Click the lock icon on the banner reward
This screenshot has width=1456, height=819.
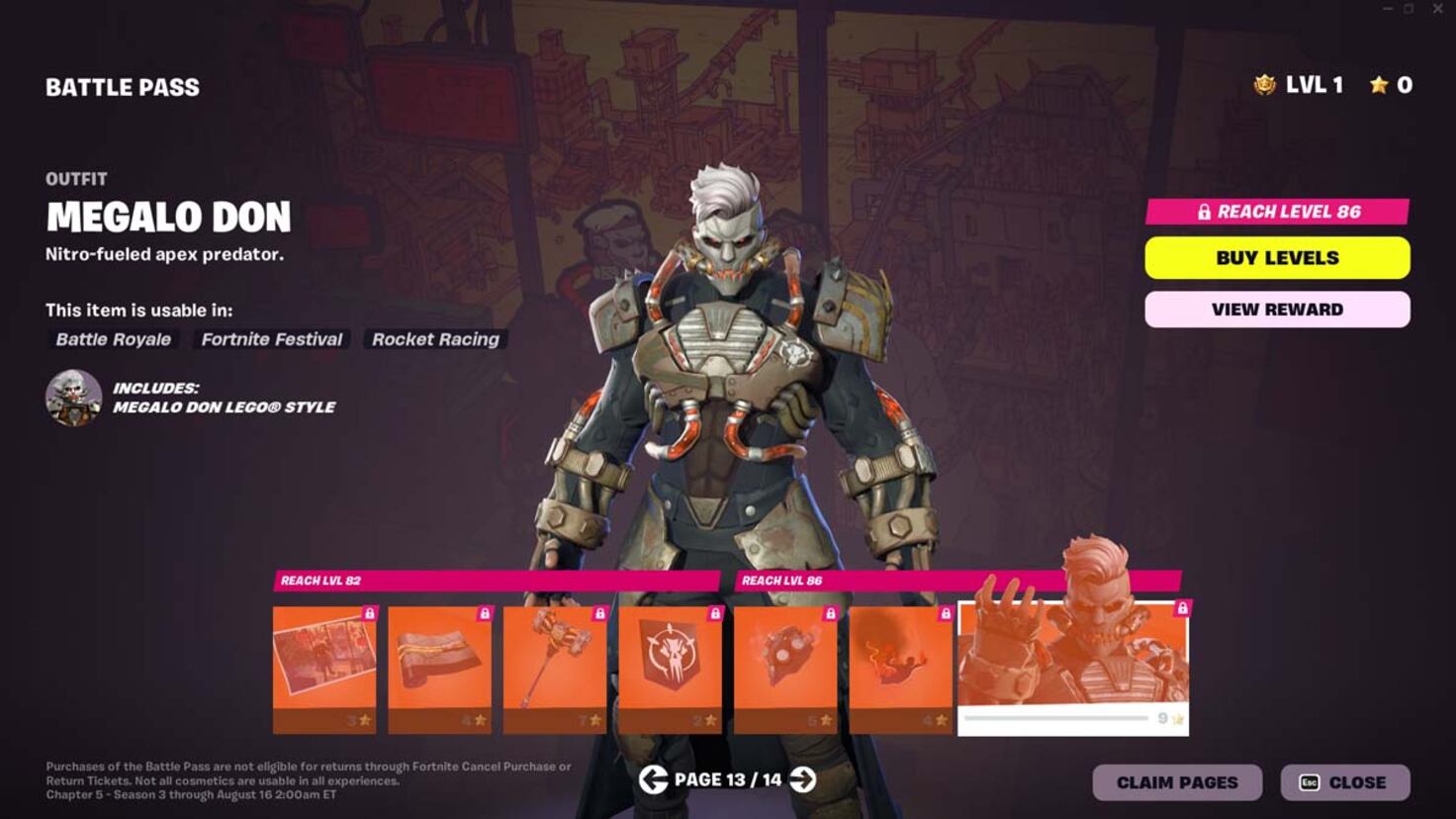coord(715,613)
